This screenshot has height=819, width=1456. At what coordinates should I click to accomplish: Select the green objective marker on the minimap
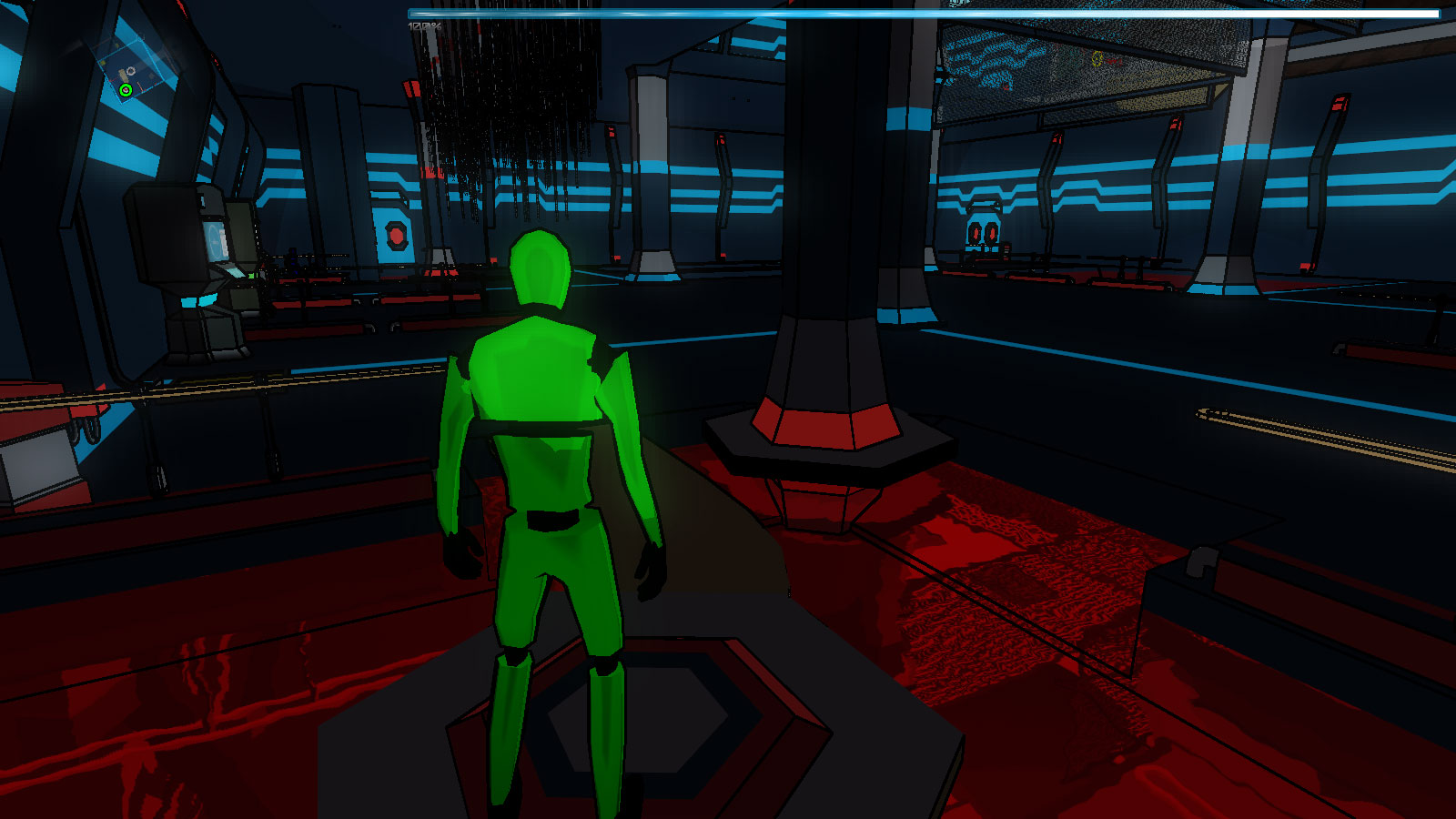126,90
